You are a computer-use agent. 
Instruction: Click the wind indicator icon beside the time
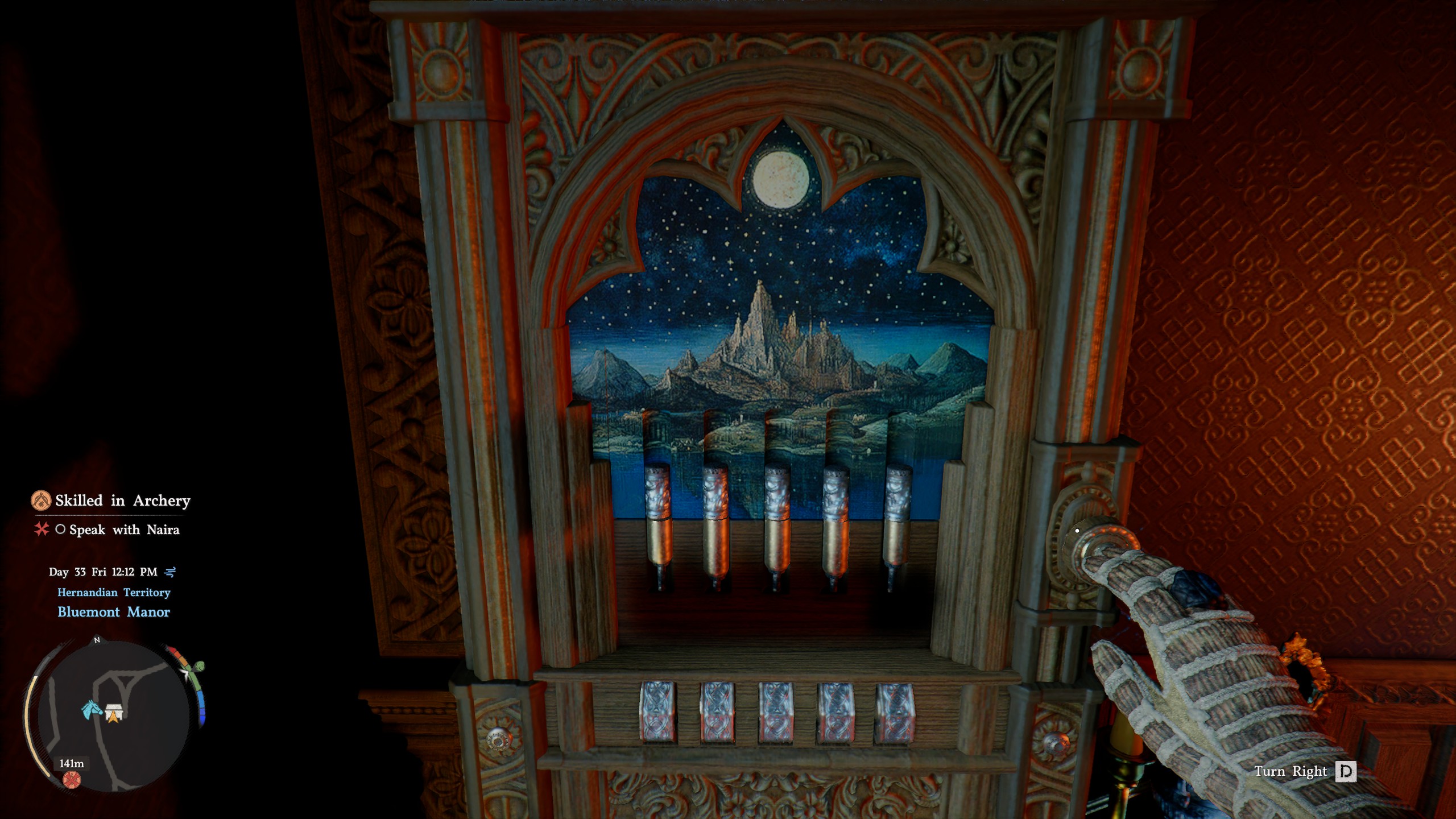[171, 572]
